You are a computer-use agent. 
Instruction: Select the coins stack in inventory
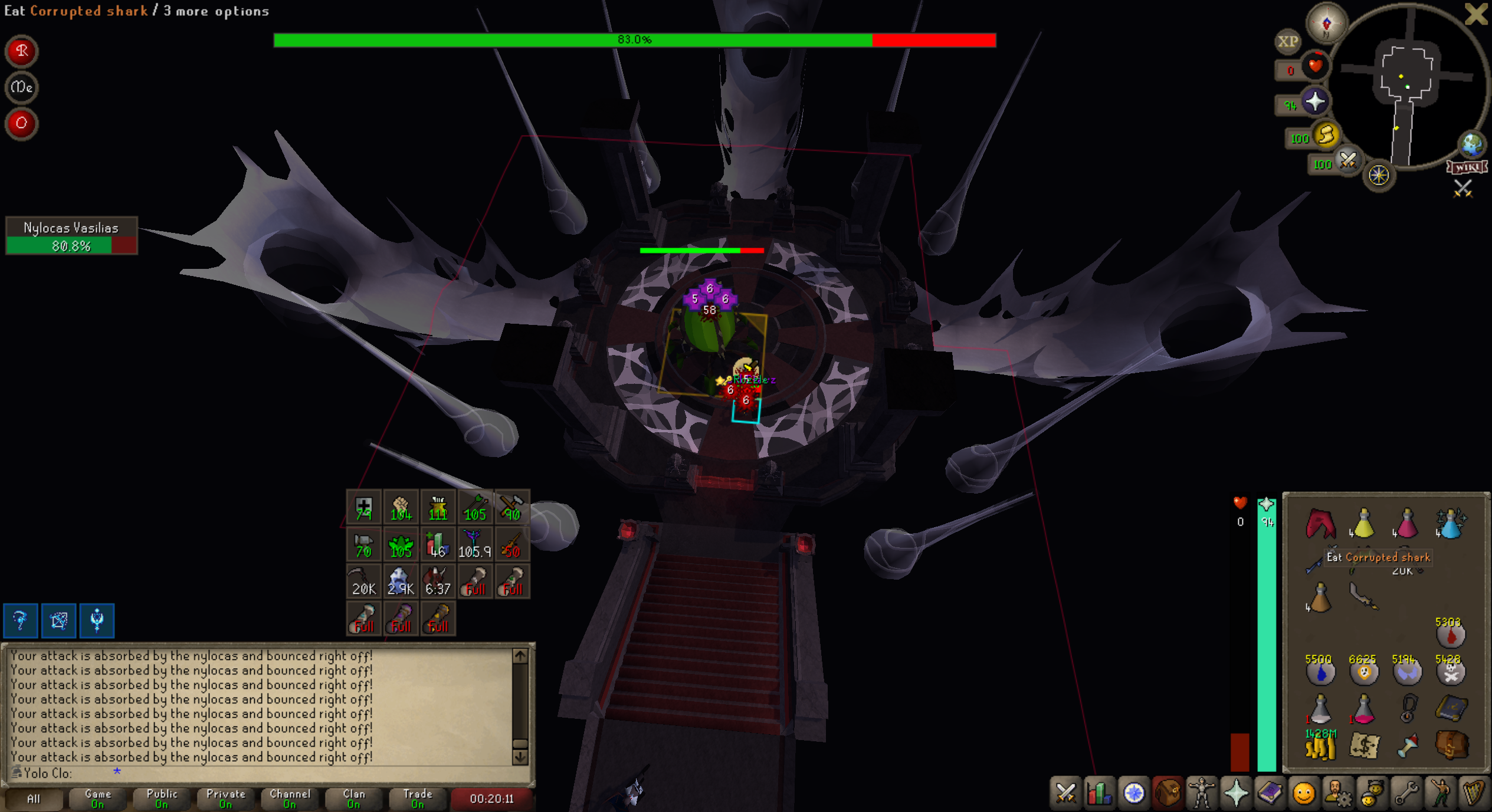[x=1320, y=746]
